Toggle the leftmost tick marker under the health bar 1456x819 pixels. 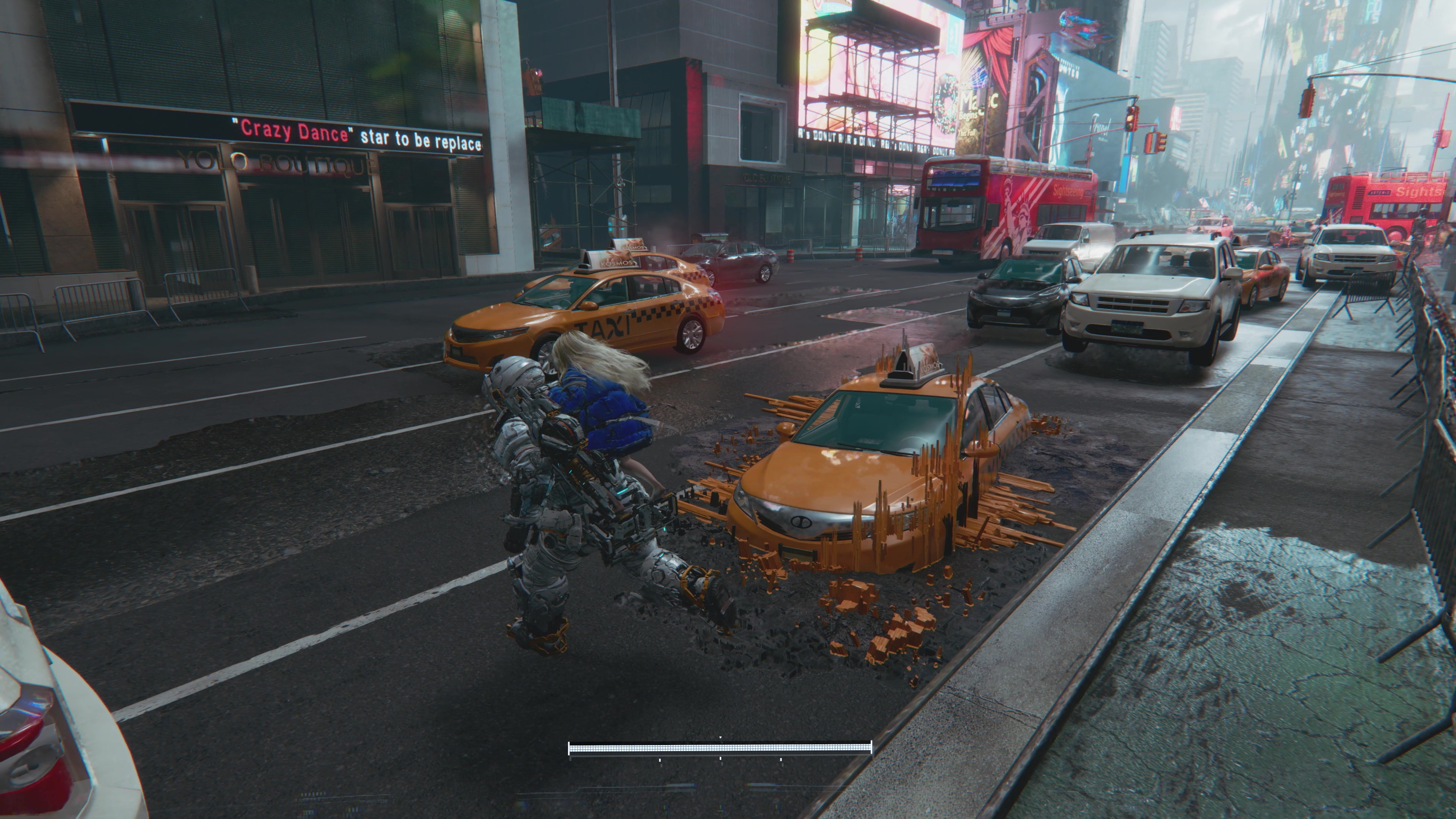coord(660,760)
